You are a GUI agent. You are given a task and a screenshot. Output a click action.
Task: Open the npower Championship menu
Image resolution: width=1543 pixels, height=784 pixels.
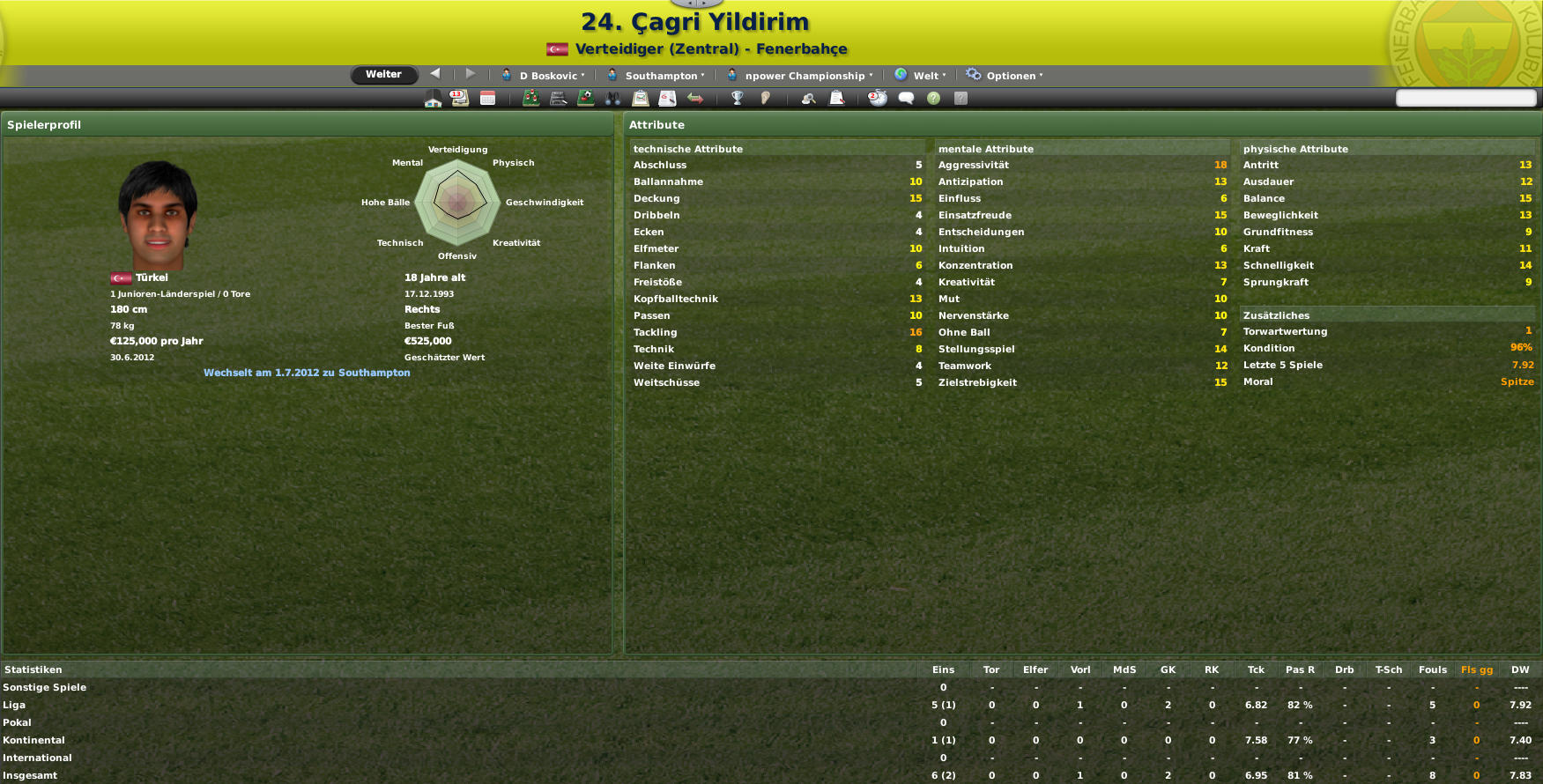coord(800,76)
